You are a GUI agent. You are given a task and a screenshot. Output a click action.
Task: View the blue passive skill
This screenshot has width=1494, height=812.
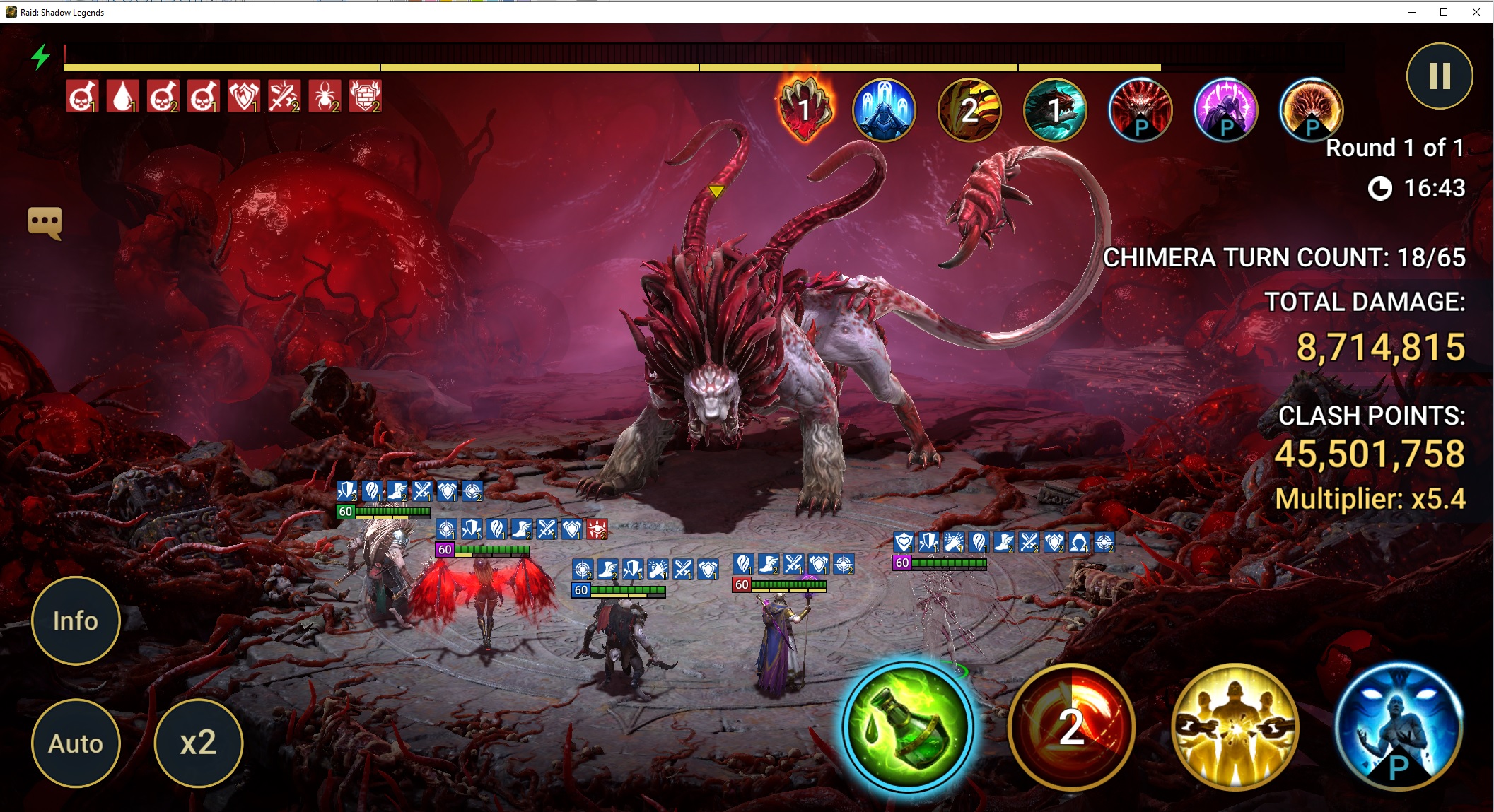[1398, 727]
